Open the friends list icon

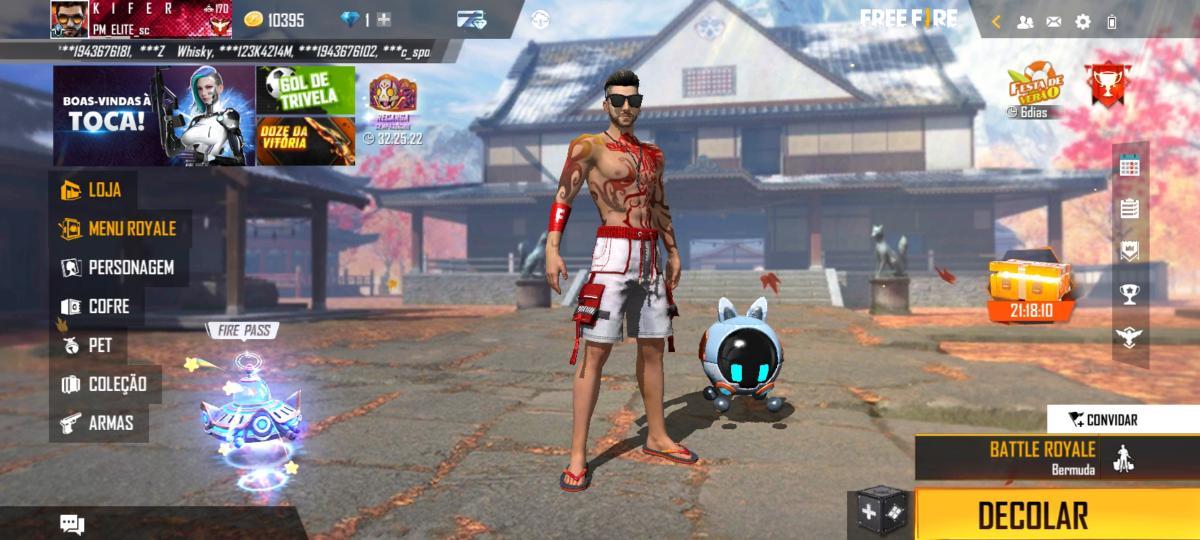click(1025, 21)
